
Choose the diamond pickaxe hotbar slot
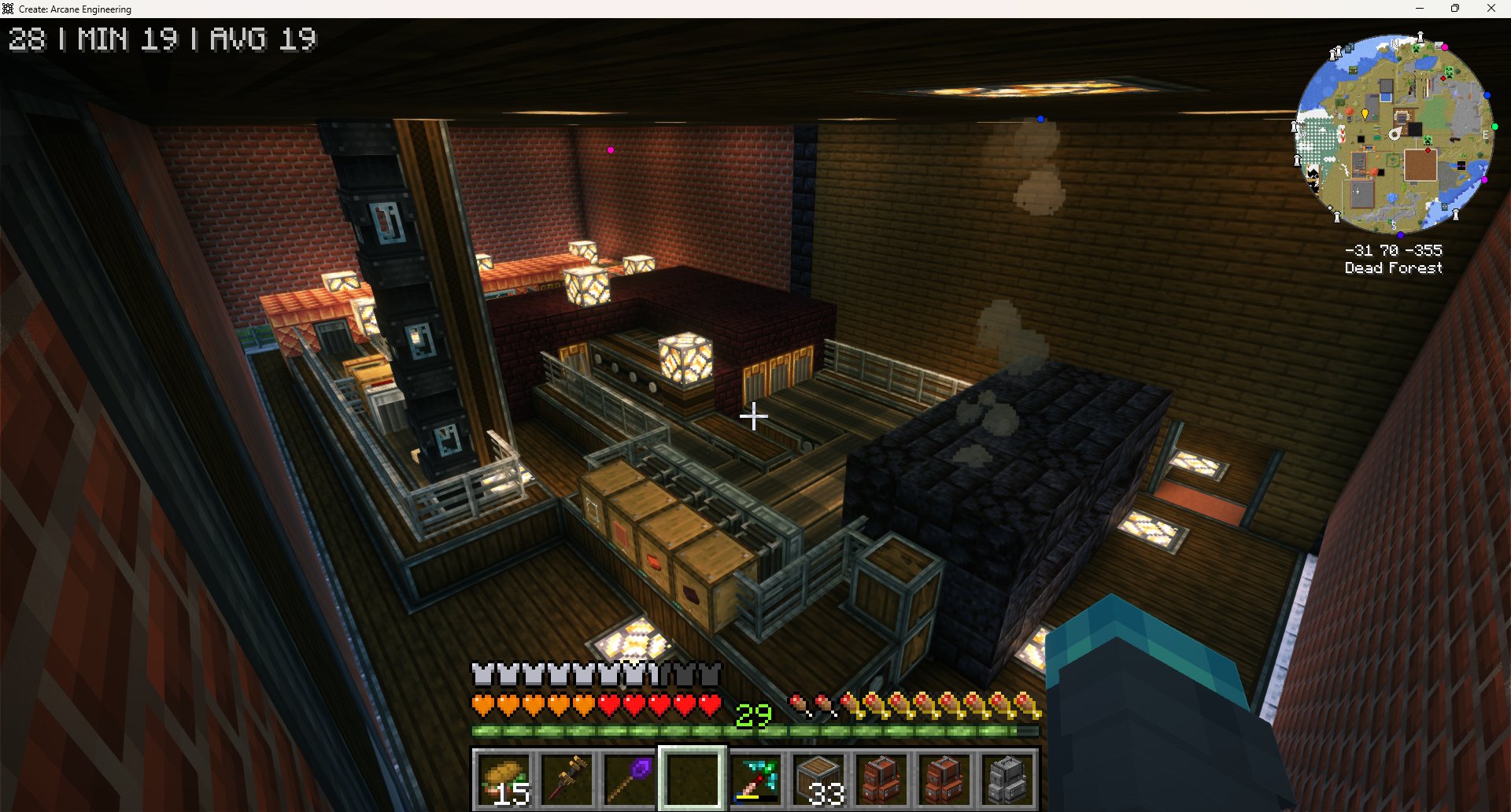coord(755,778)
